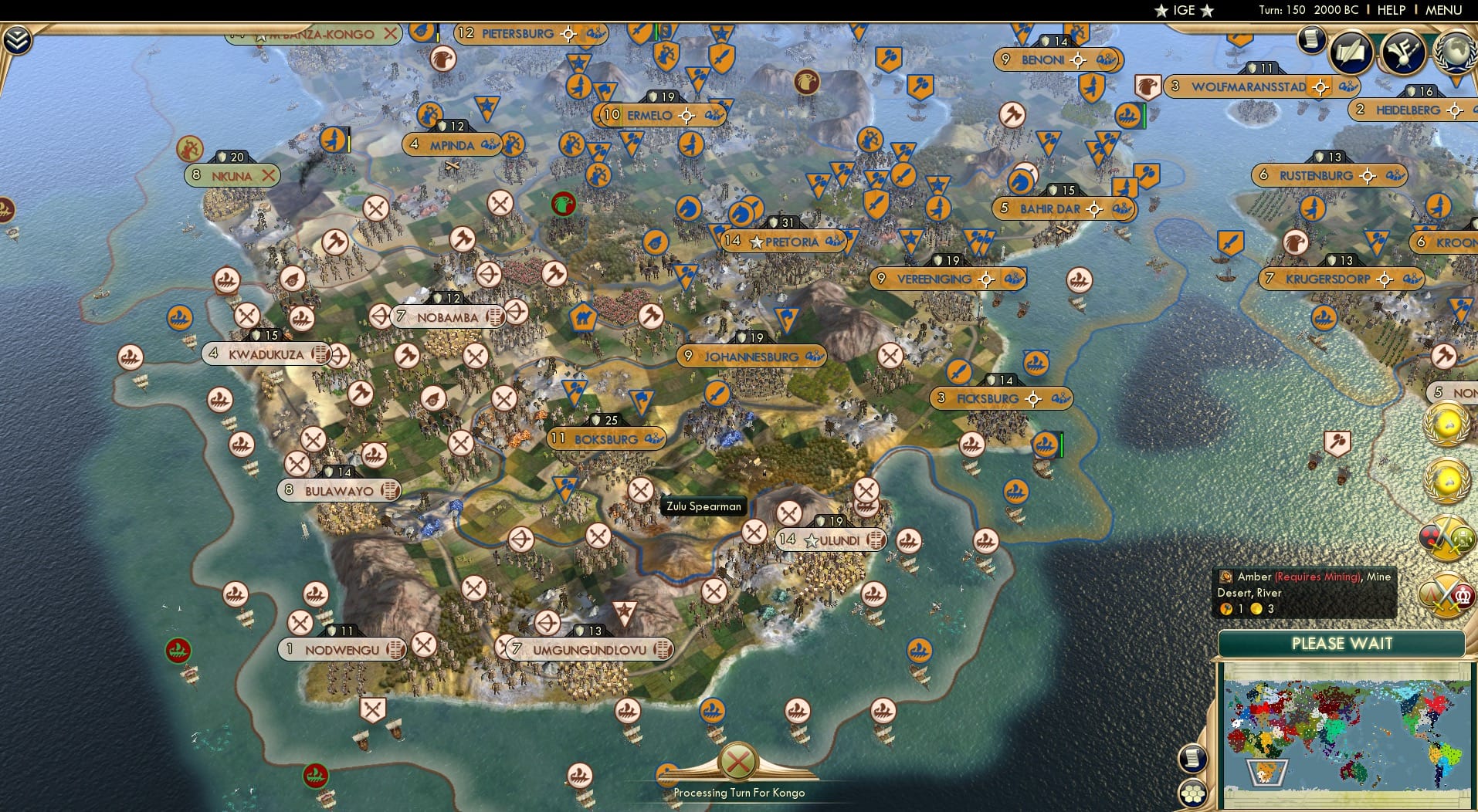Open the MENU in the top bar

(x=1442, y=10)
